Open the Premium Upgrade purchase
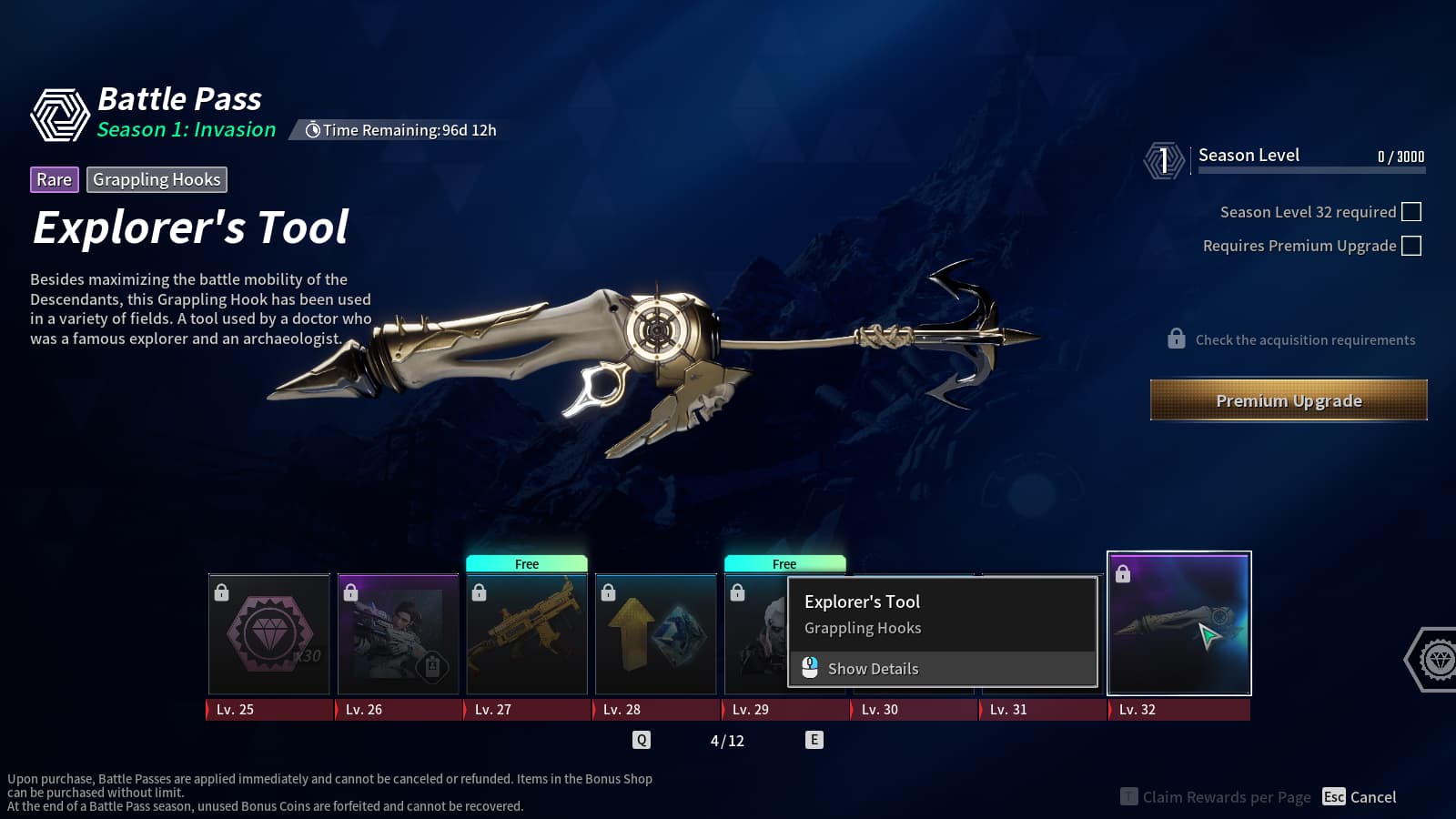This screenshot has height=819, width=1456. click(1289, 400)
